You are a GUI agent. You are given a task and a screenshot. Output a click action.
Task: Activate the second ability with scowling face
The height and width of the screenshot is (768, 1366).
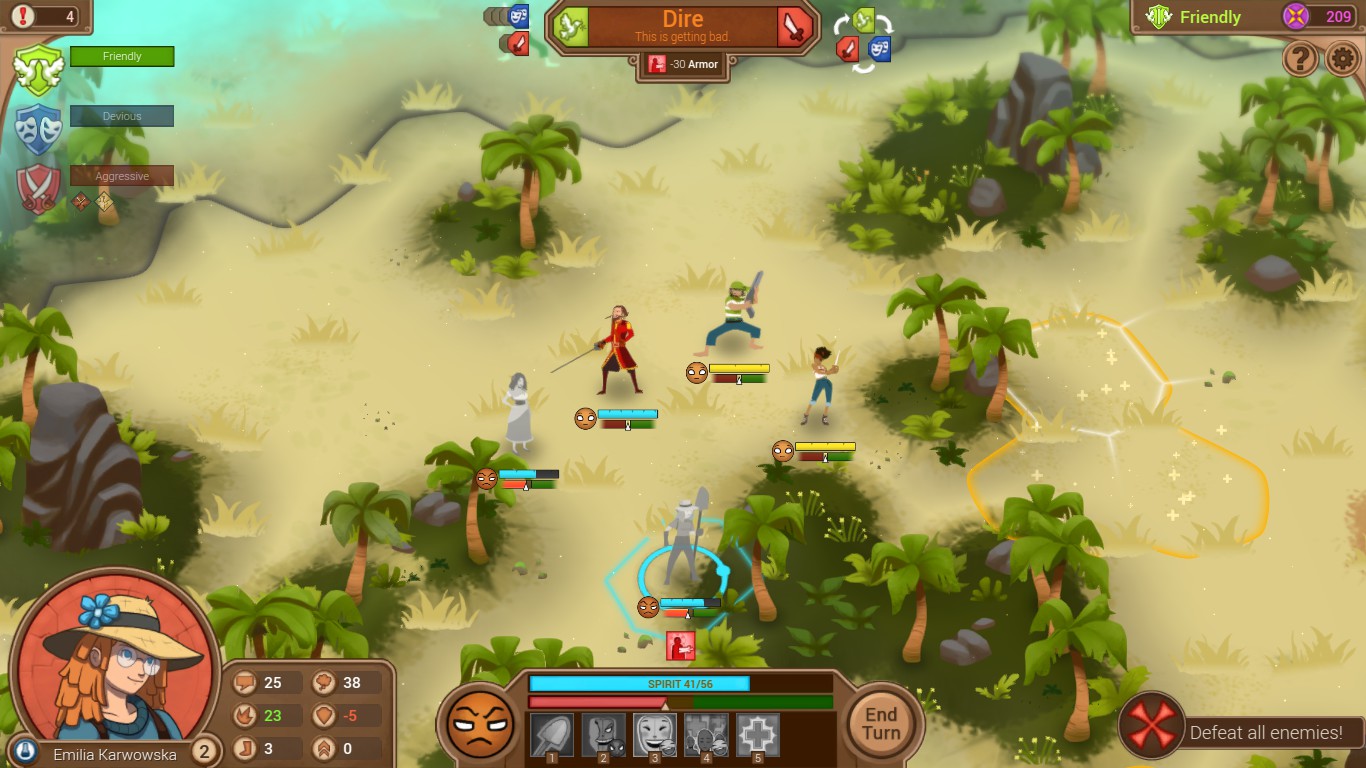pos(603,735)
